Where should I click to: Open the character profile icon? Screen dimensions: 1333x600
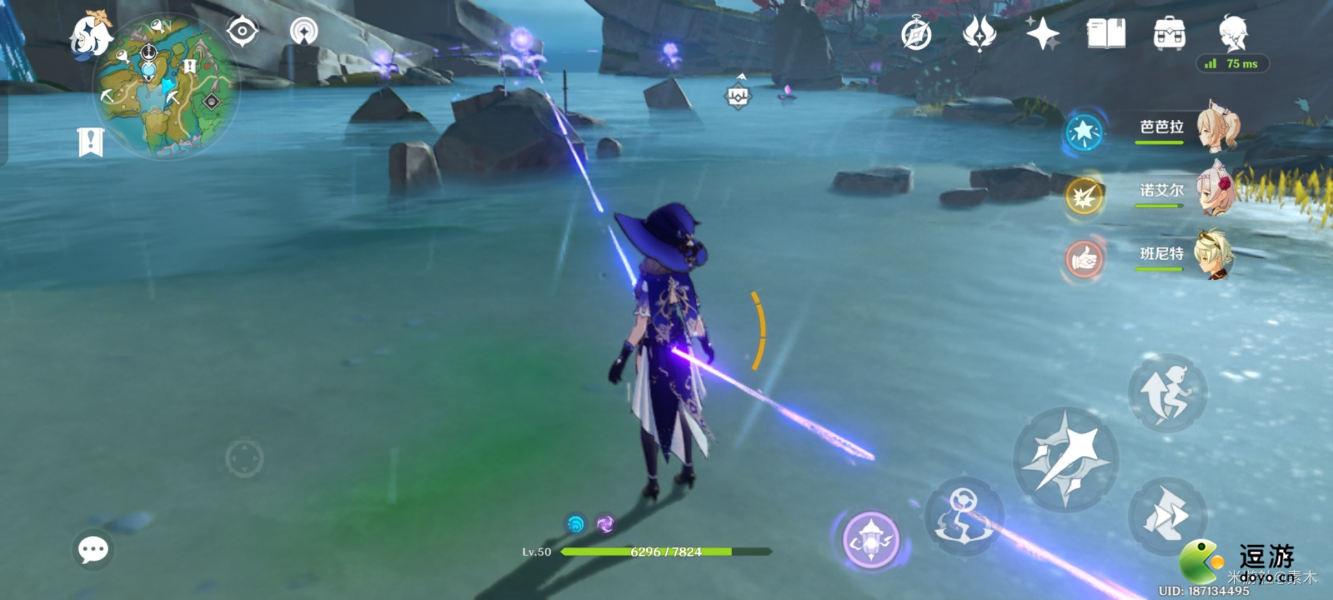click(1232, 33)
